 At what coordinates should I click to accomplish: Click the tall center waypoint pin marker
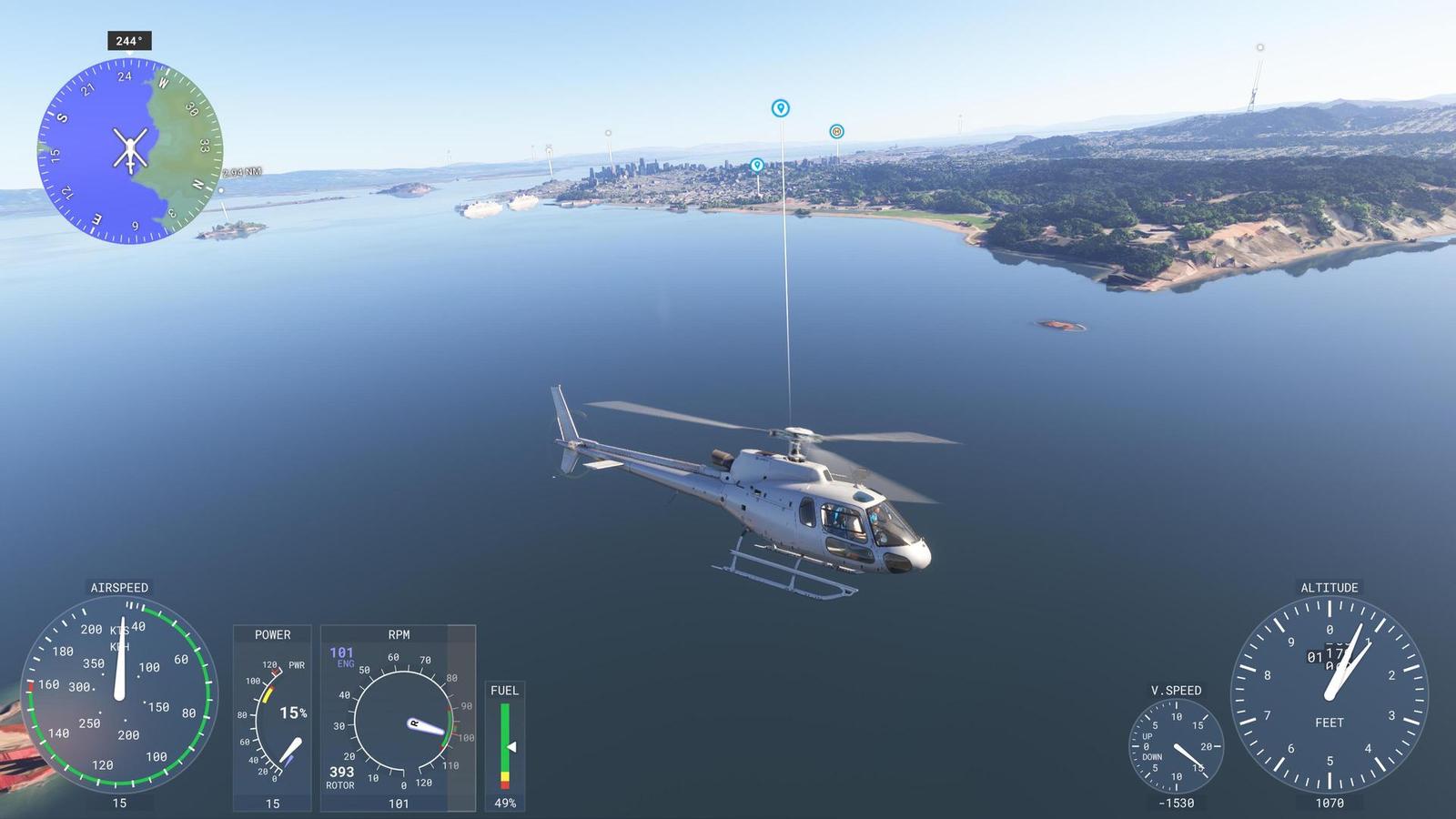780,107
